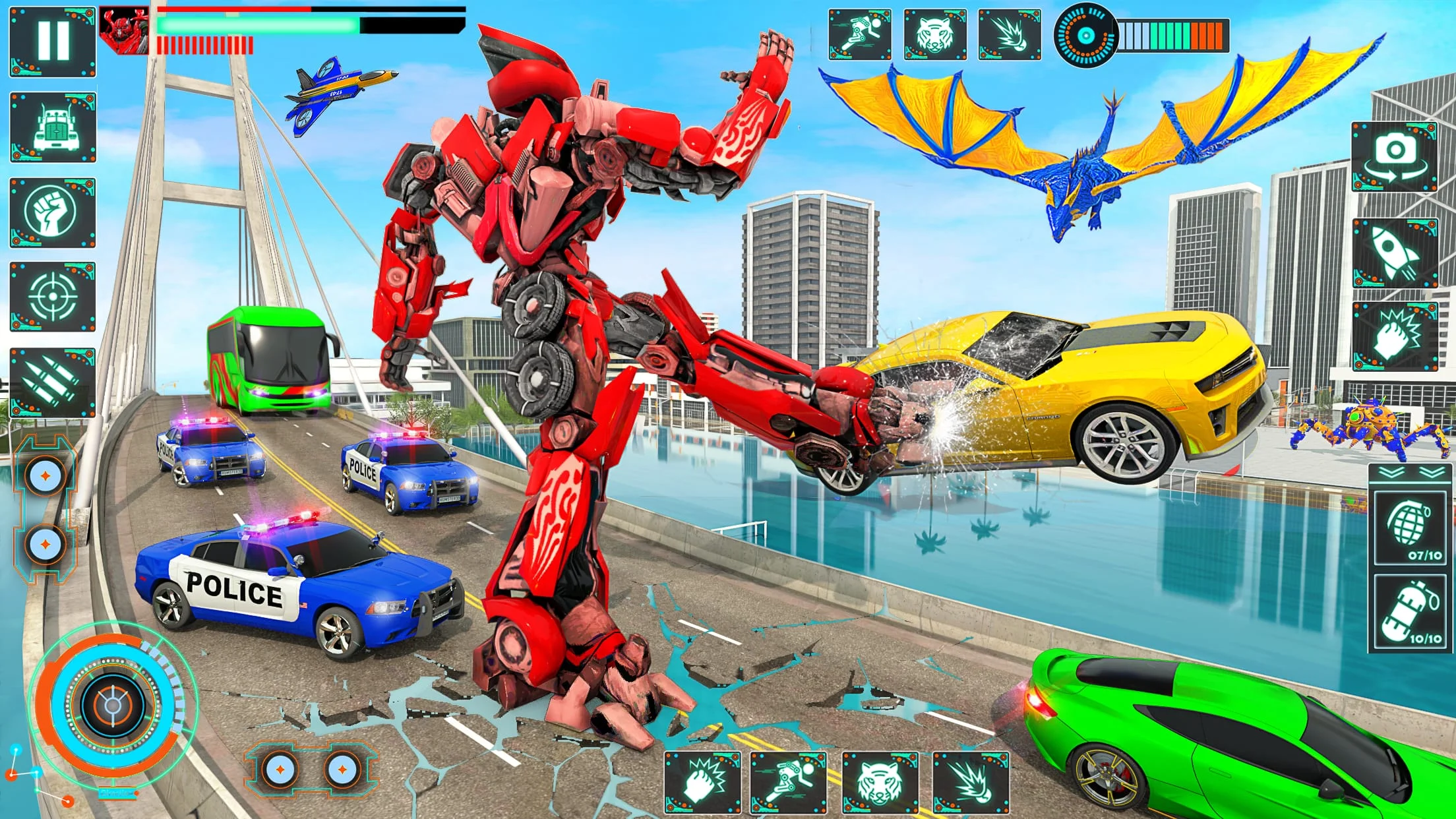Collapse the grenade panel with the chevron arrows
1456x819 pixels.
1410,473
